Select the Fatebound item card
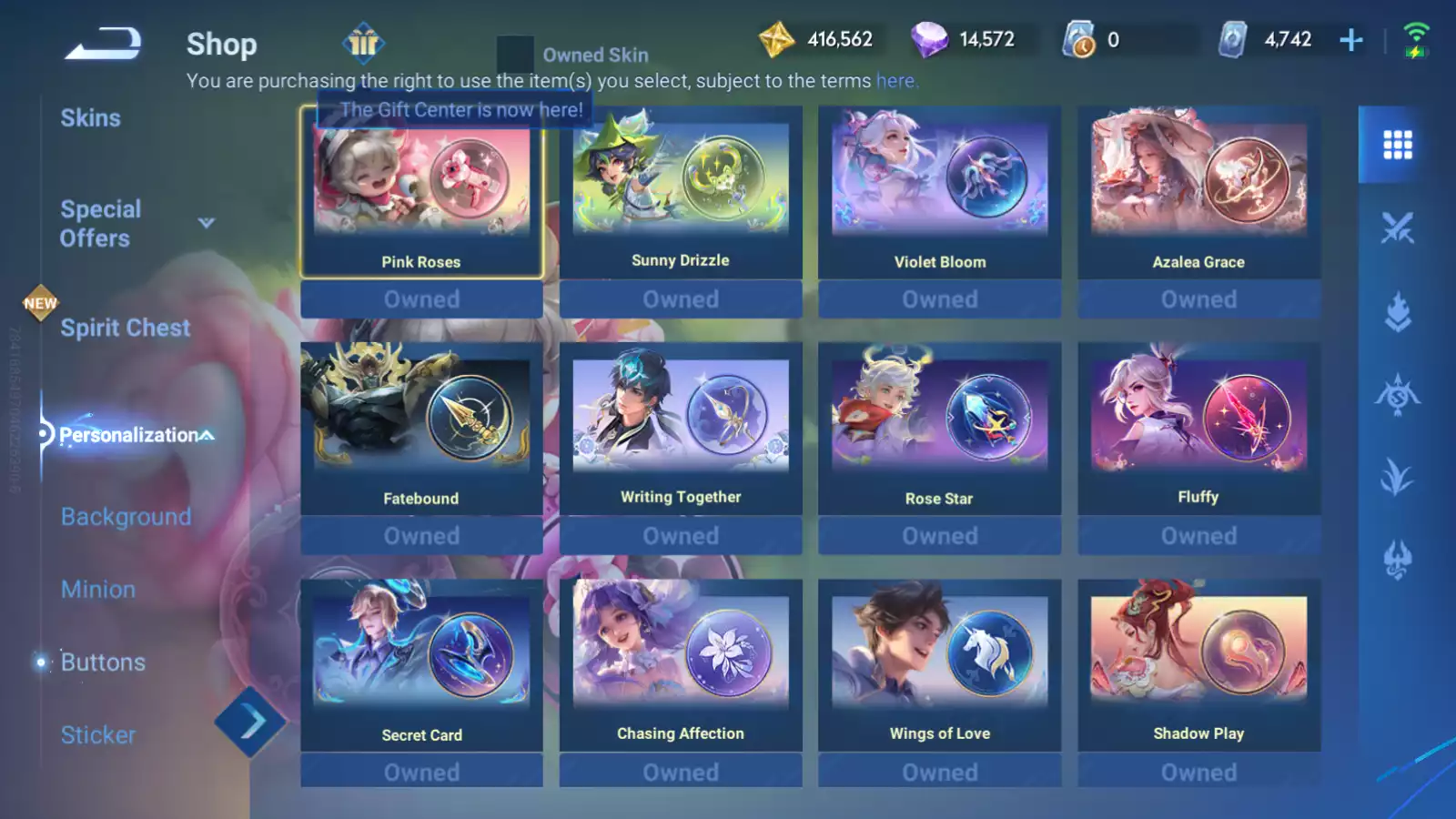 point(421,429)
